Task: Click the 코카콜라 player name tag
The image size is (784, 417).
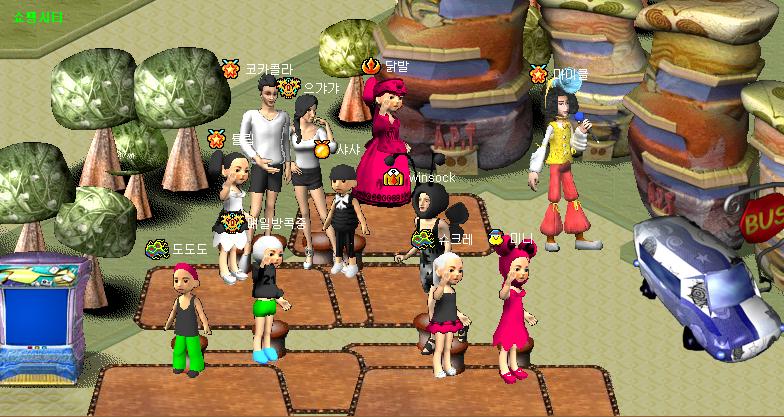Action: [269, 69]
